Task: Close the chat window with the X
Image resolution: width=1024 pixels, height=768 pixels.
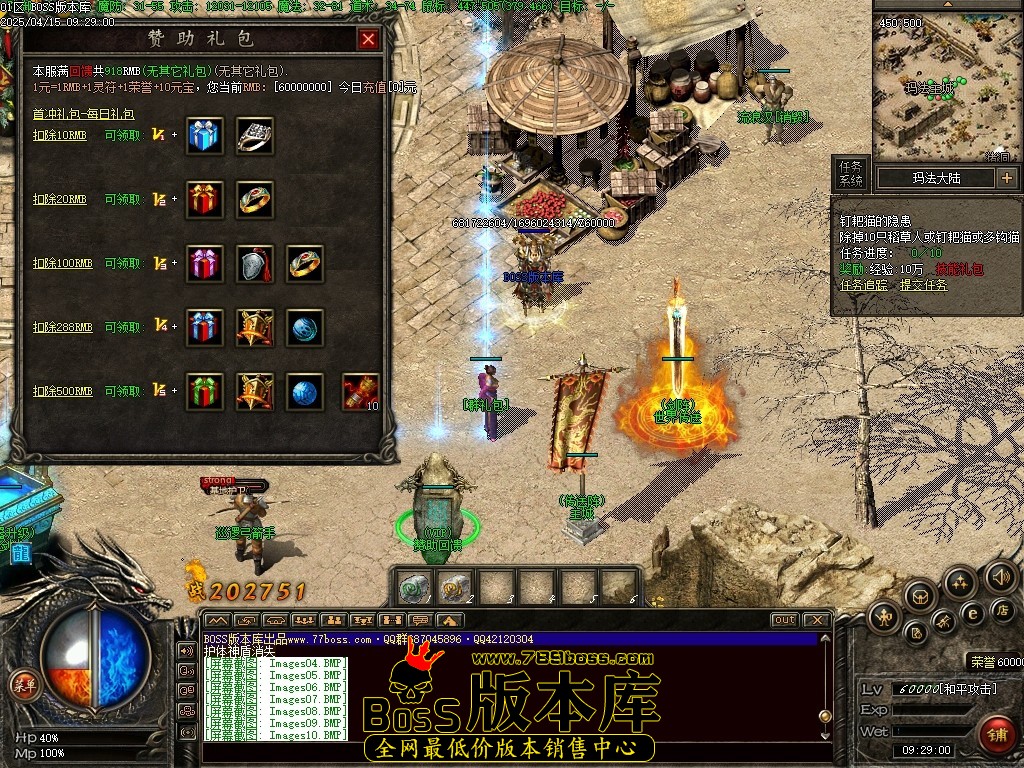Action: [x=816, y=620]
